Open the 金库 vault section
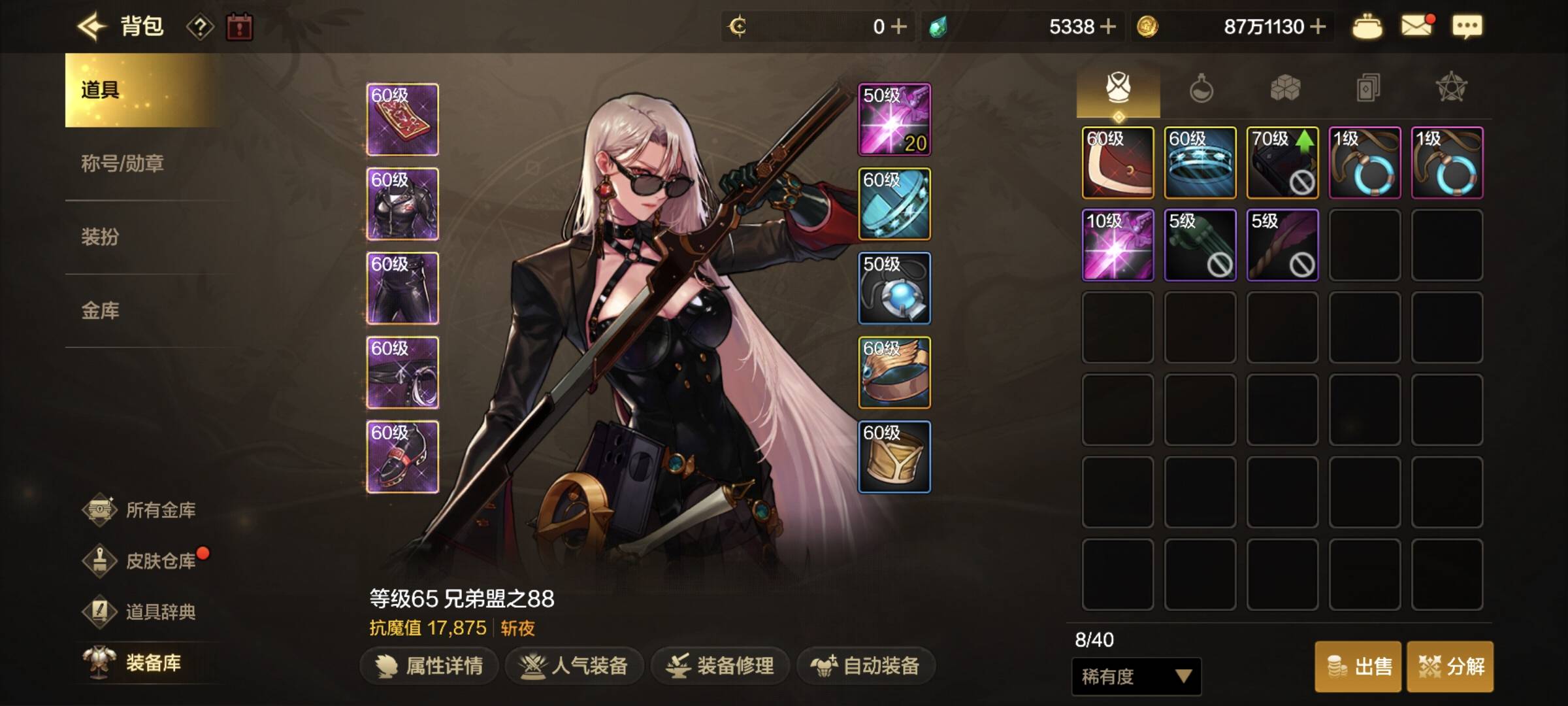The width and height of the screenshot is (1568, 706). (x=100, y=311)
